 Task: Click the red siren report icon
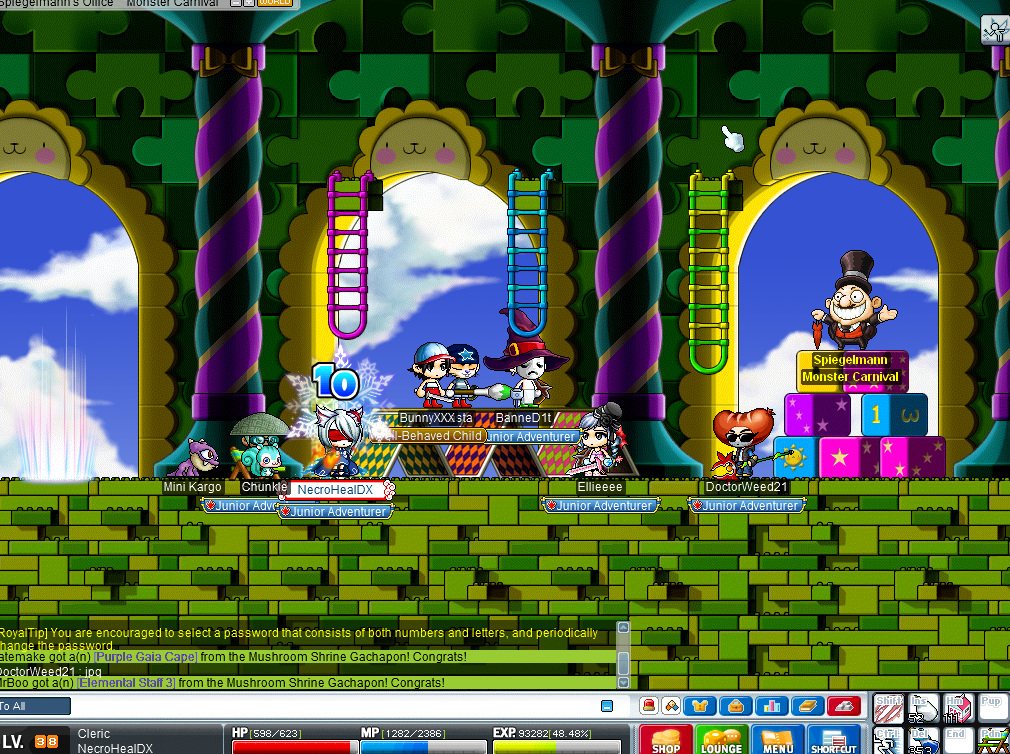tap(648, 706)
